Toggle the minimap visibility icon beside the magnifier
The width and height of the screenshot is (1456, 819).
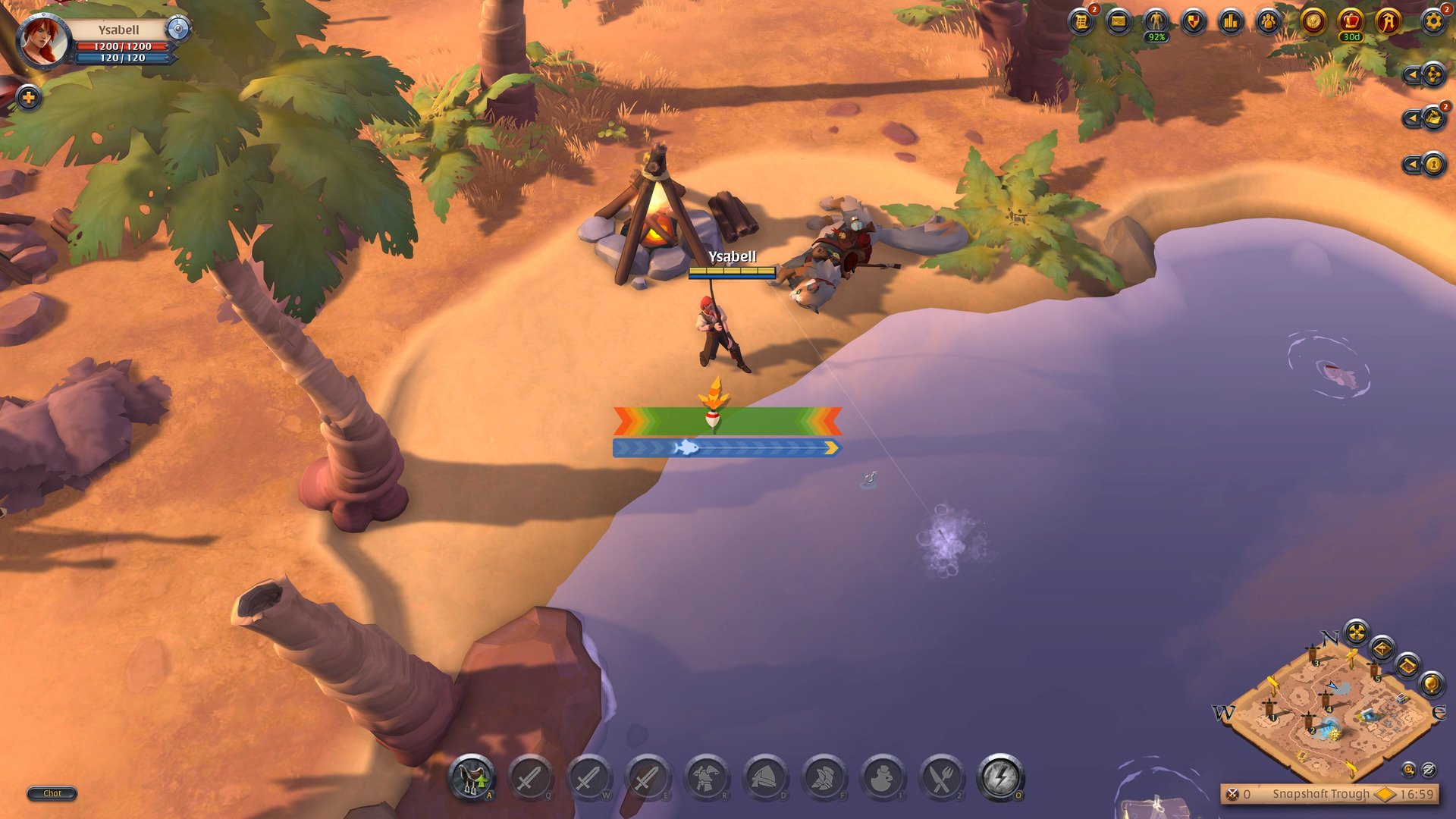click(1429, 770)
